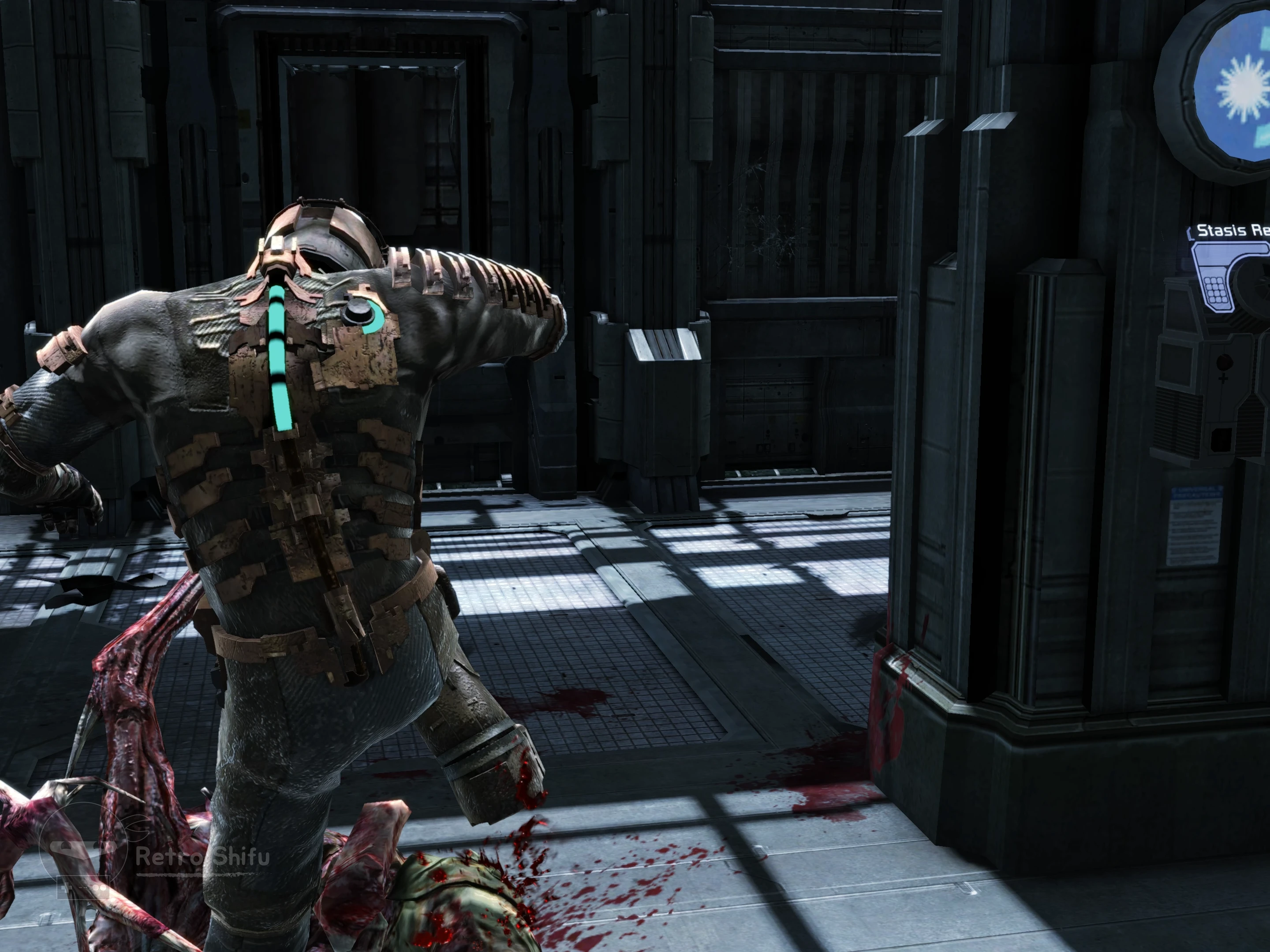Select the Stasis Recharge station prompt

tap(1232, 231)
